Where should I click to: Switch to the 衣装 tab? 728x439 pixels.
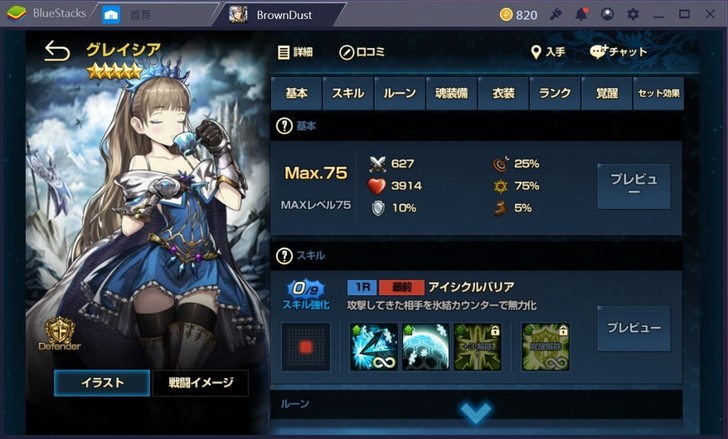504,93
